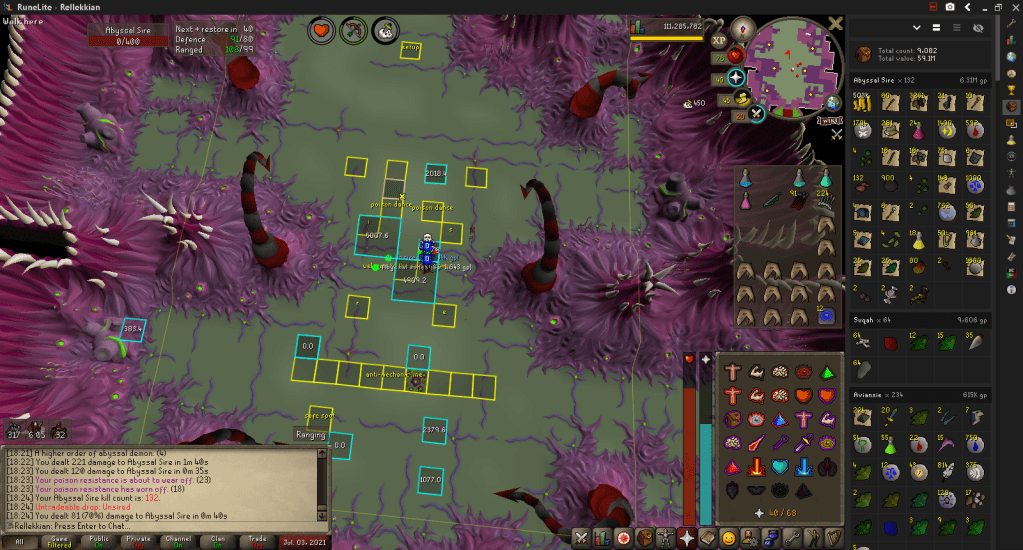Select the Trade chat tab

(x=257, y=539)
